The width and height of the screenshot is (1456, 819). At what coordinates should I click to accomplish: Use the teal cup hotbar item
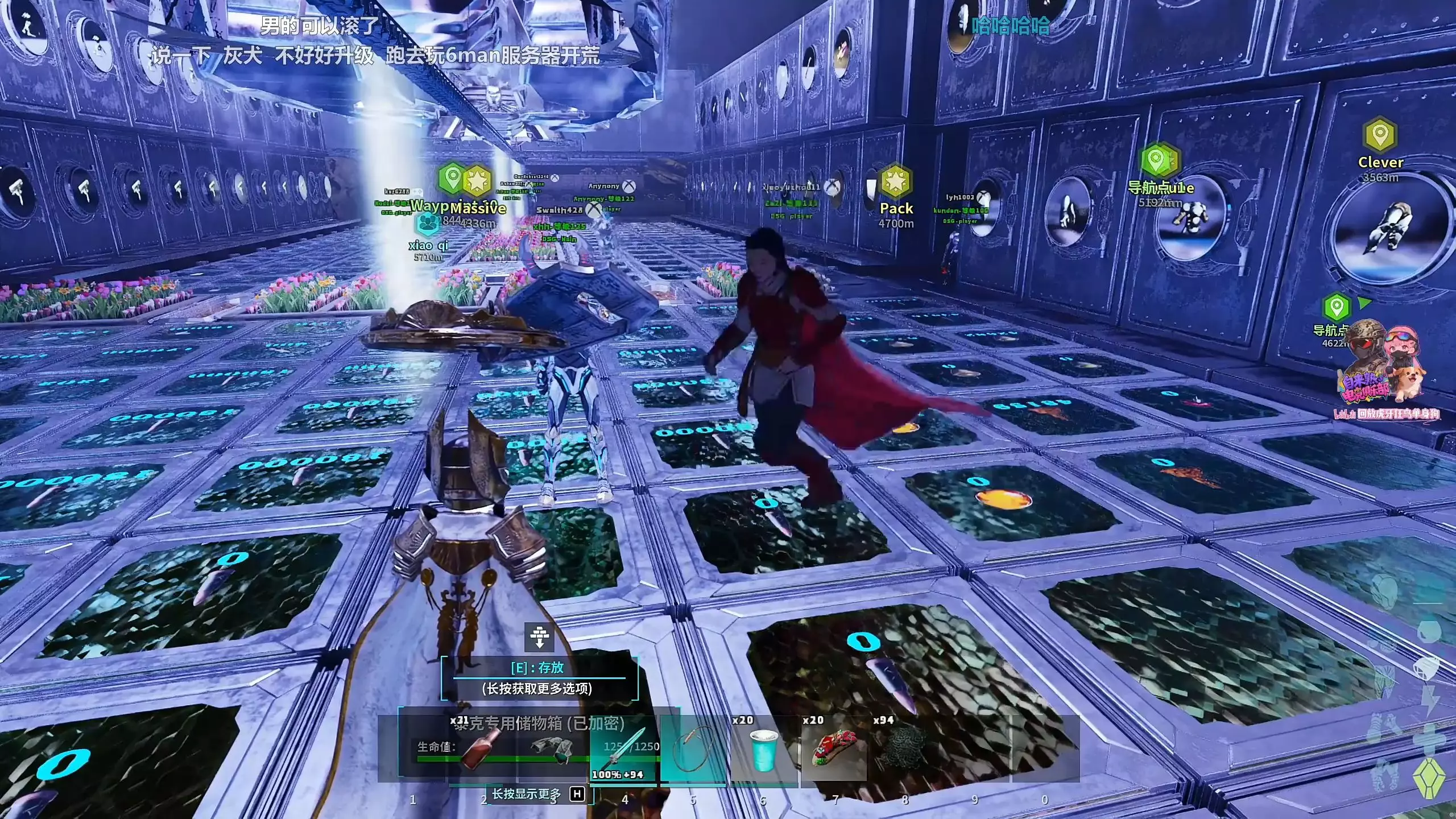pos(763,750)
